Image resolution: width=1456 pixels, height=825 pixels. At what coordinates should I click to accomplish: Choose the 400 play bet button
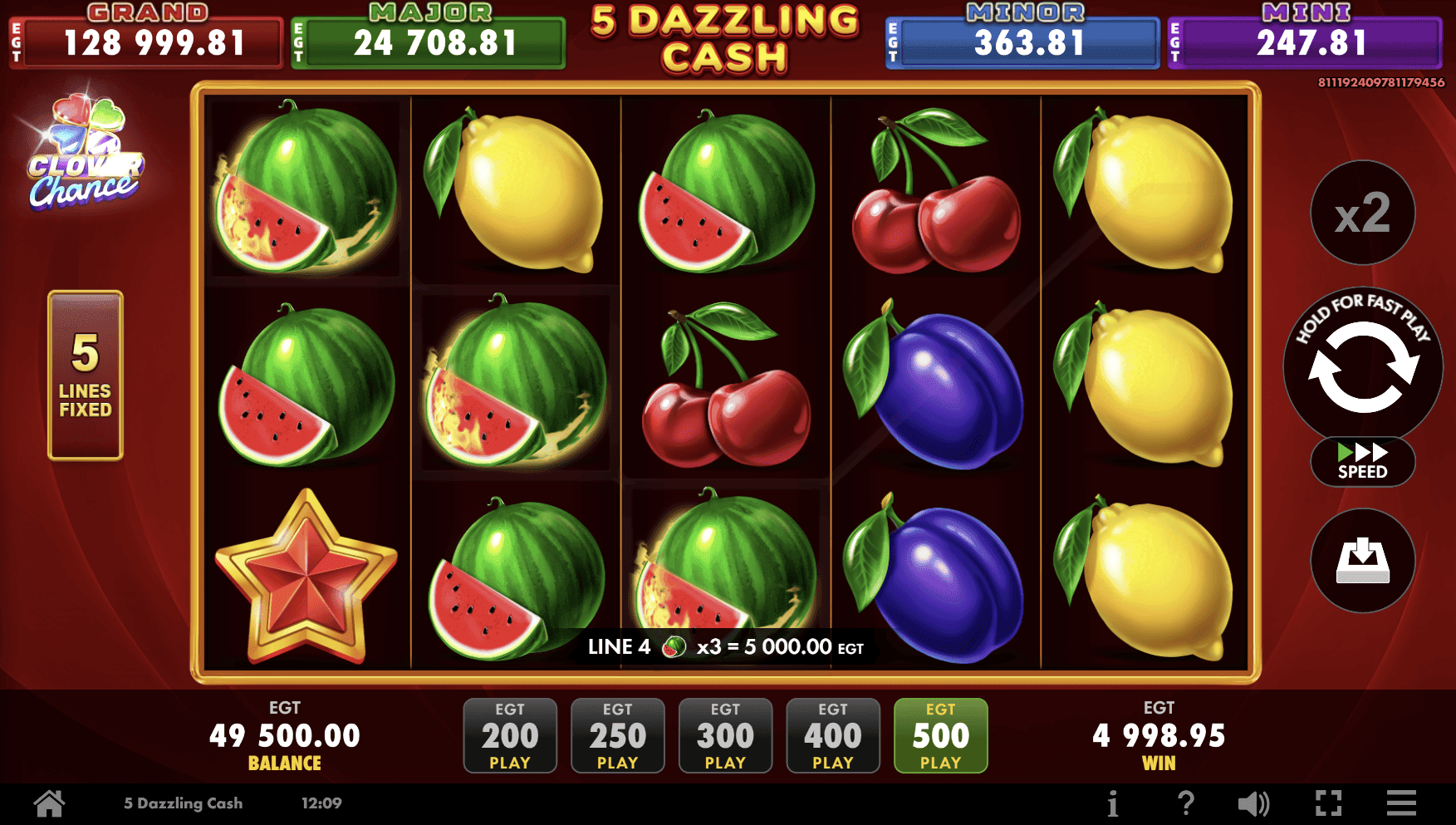832,735
